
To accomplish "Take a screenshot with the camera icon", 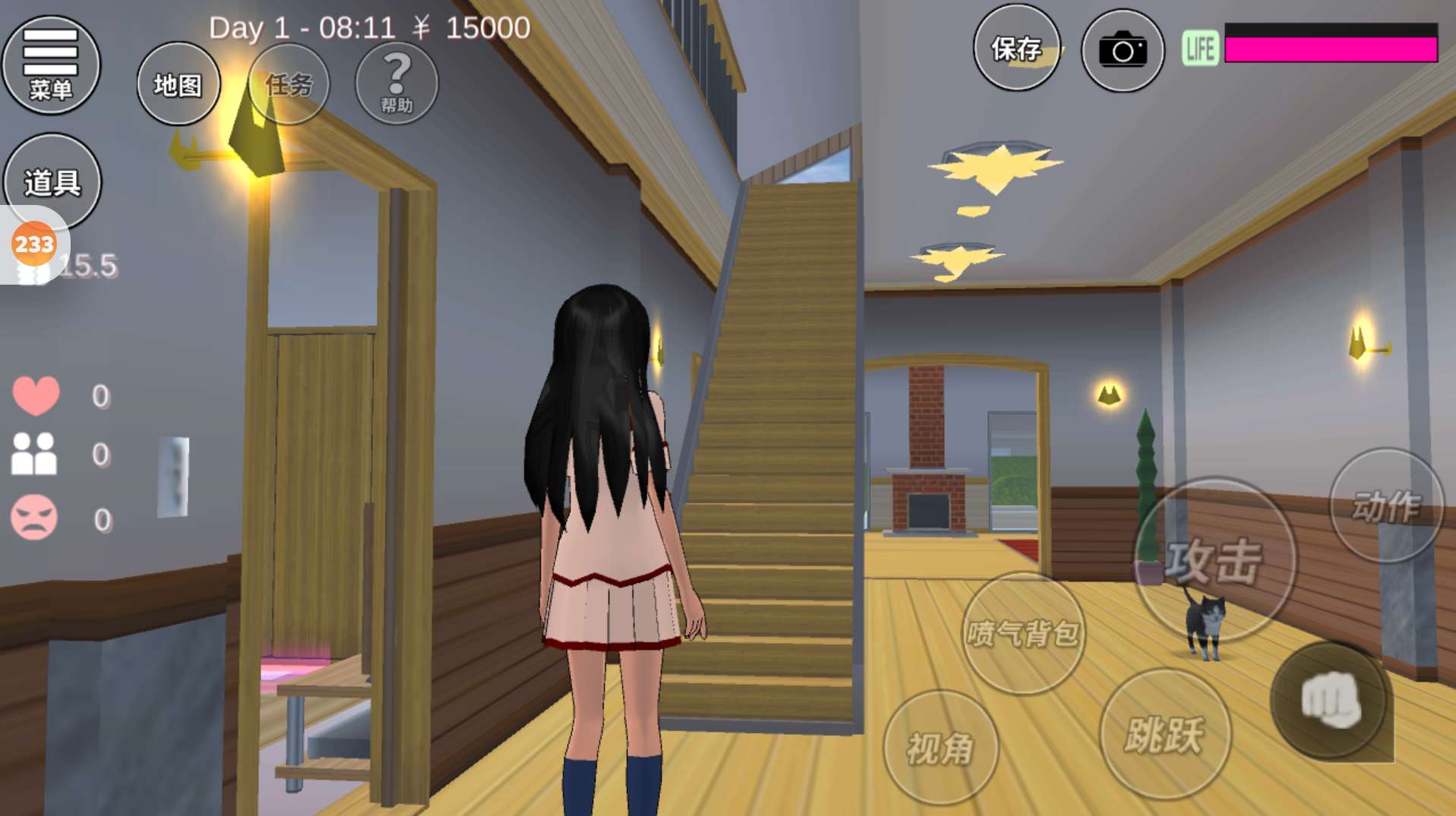I will coord(1122,51).
